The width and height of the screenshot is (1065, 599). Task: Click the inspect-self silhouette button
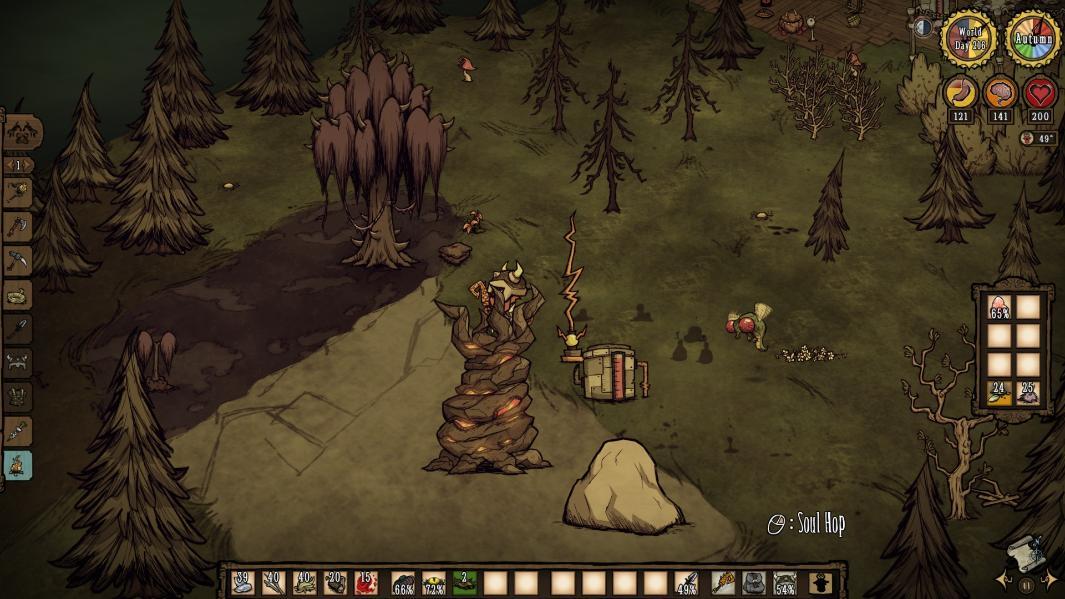[821, 582]
